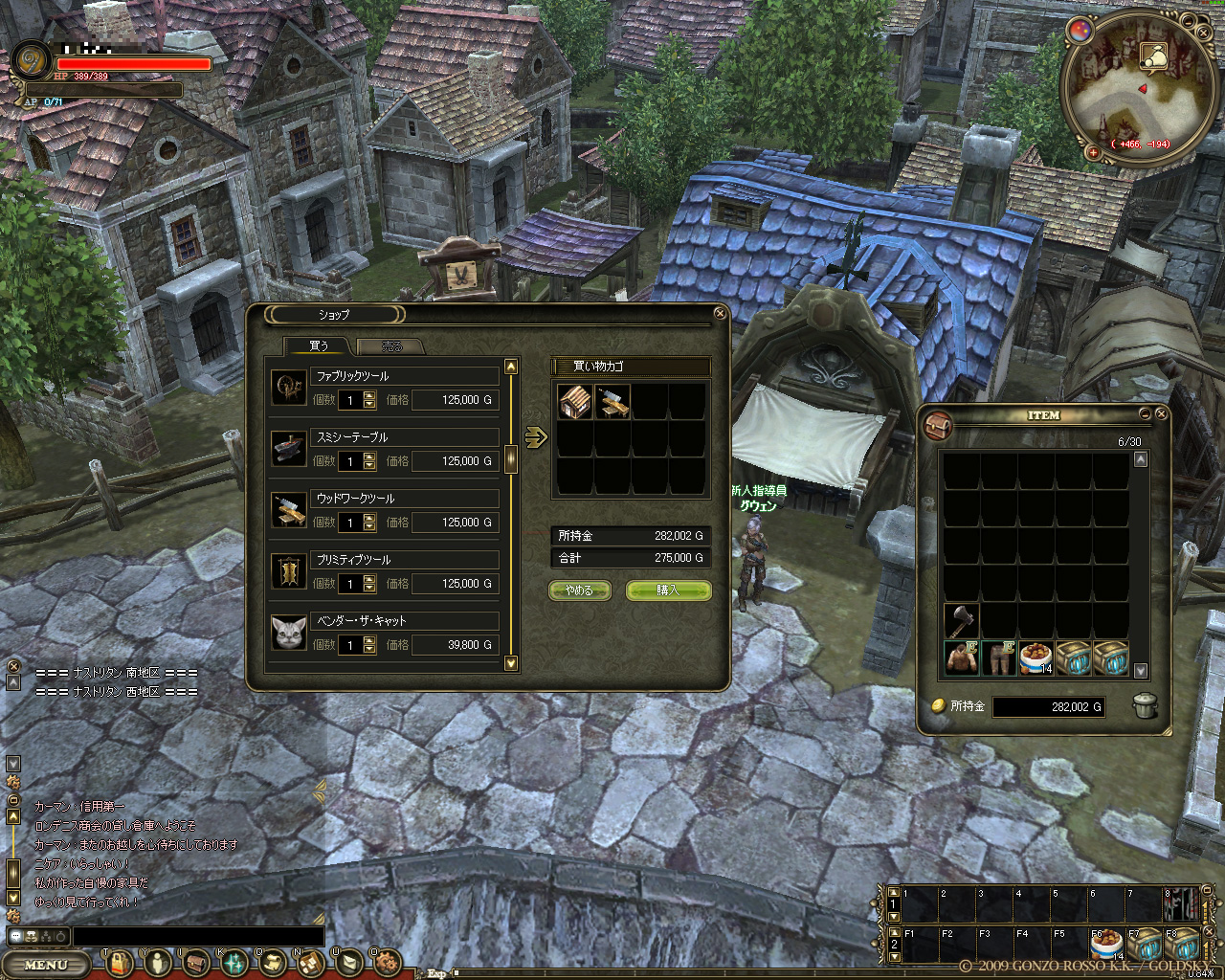Open the settings gear icon on toolbar
1225x980 pixels.
point(387,962)
